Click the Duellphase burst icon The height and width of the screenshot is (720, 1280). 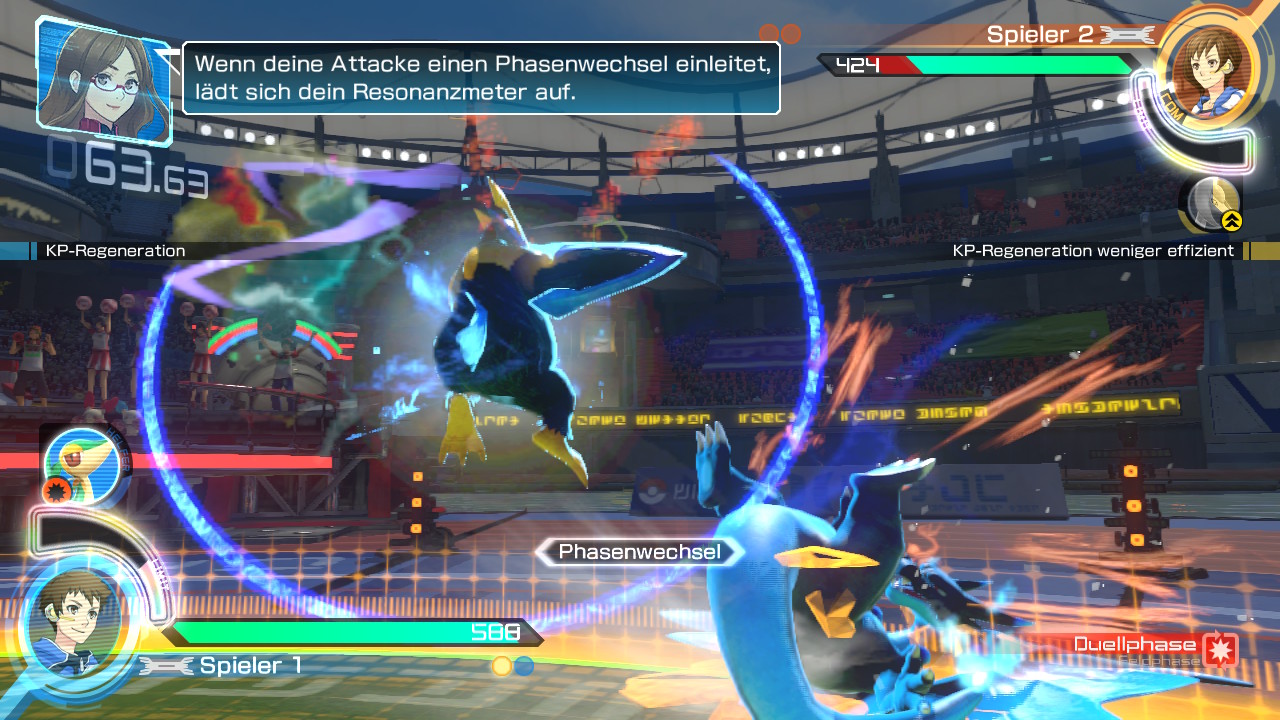1221,648
